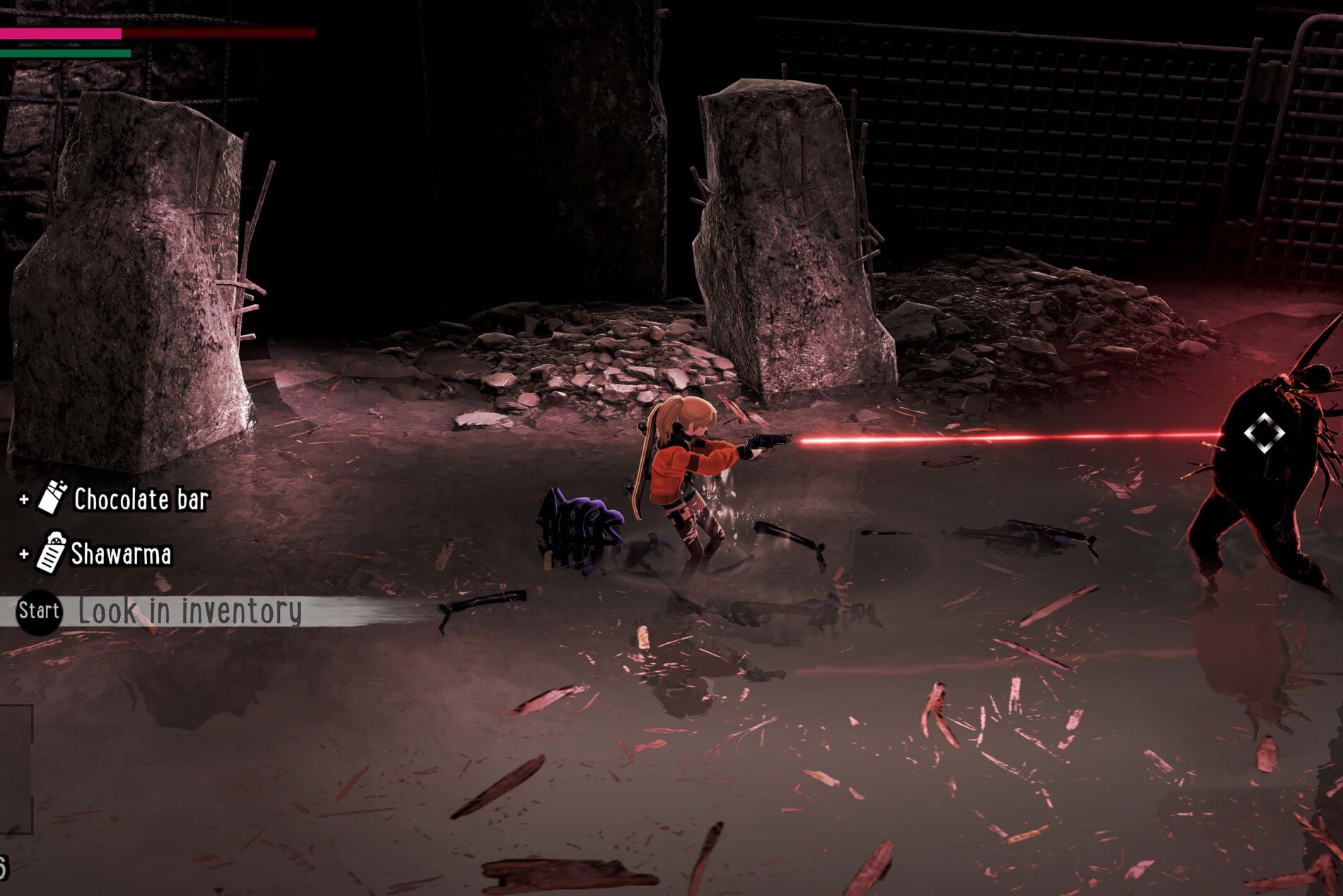The image size is (1343, 896).
Task: Open the Look in inventory banner
Action: pyautogui.click(x=188, y=611)
